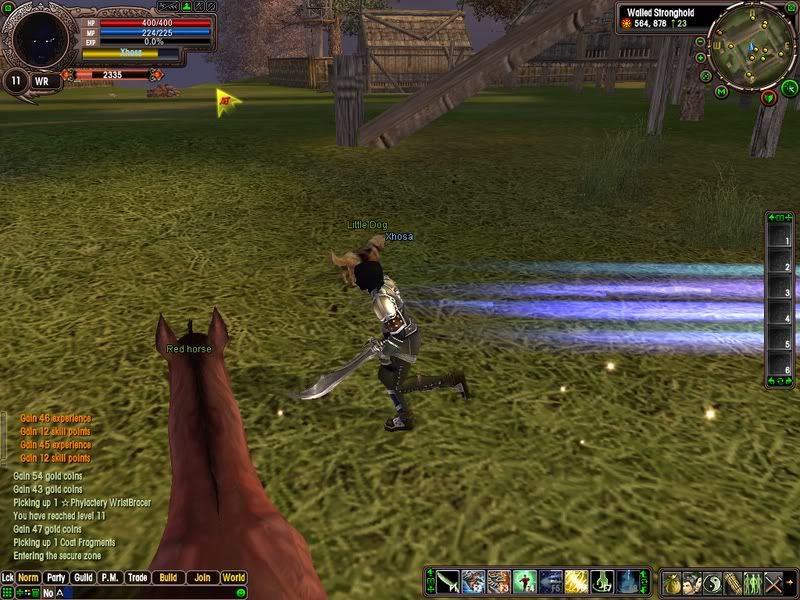Select the Join chat tab
Image resolution: width=800 pixels, height=600 pixels.
pyautogui.click(x=202, y=578)
